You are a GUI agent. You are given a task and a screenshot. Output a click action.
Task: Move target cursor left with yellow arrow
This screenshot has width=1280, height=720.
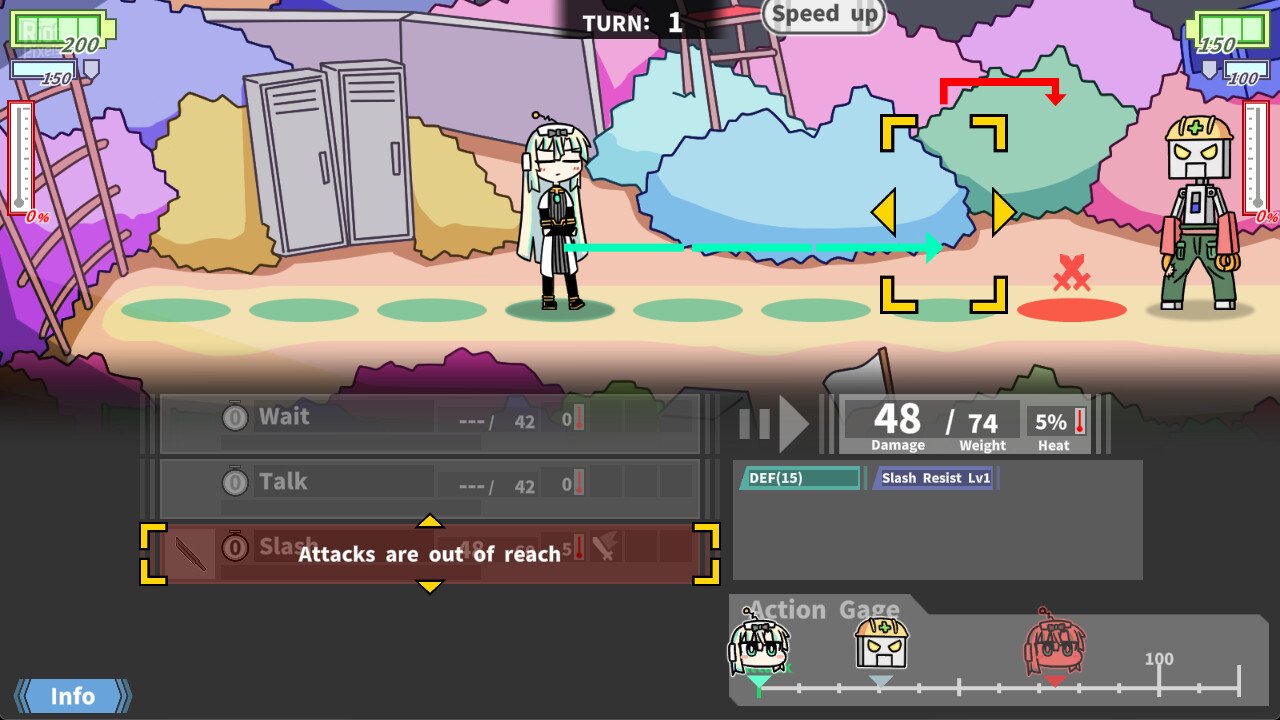883,213
